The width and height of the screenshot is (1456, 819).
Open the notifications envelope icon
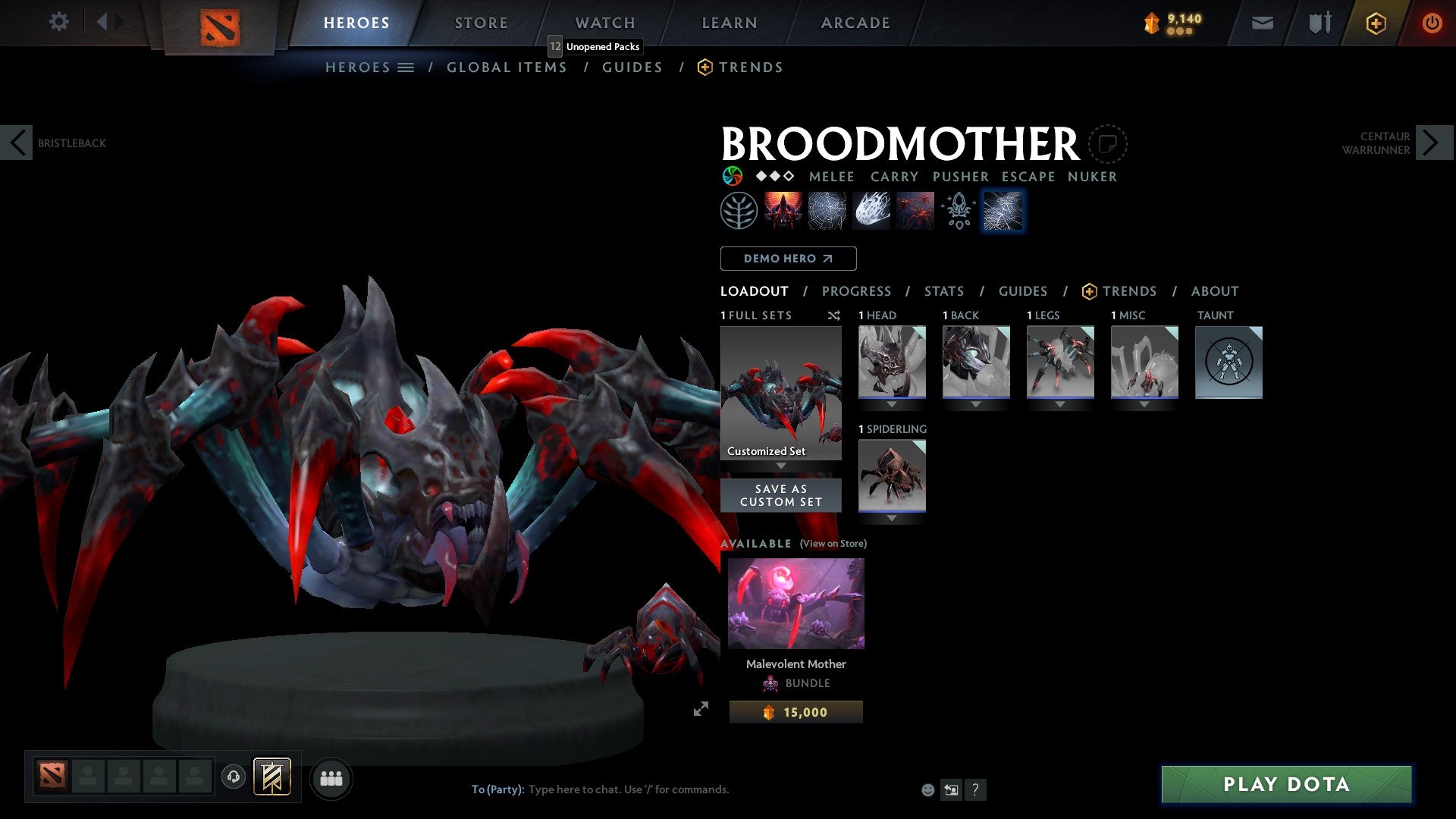pos(1263,23)
